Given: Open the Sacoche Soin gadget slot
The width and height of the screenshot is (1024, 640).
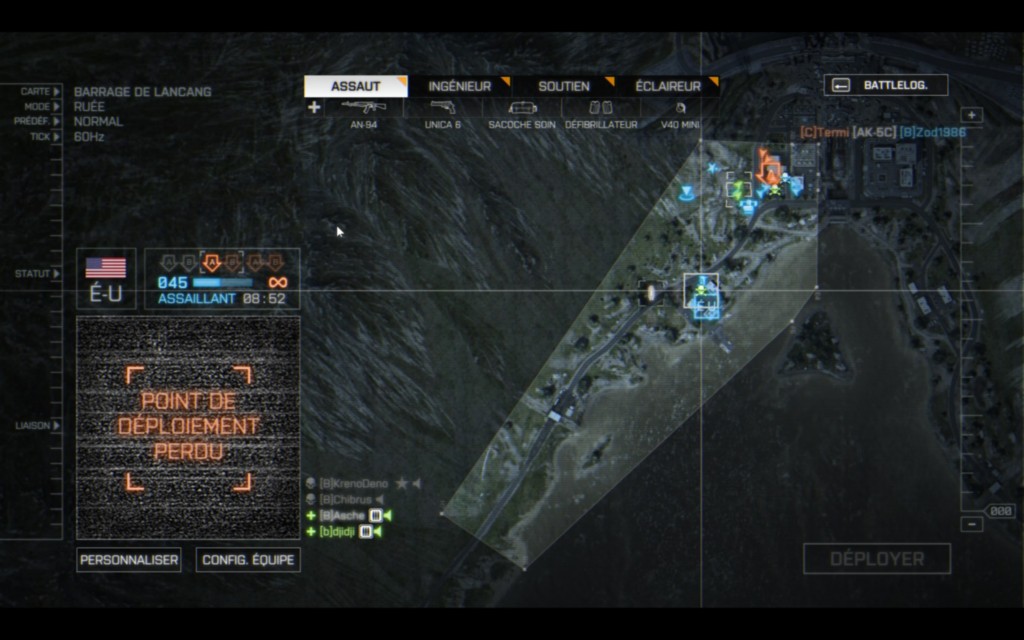Looking at the screenshot, I should pyautogui.click(x=522, y=113).
